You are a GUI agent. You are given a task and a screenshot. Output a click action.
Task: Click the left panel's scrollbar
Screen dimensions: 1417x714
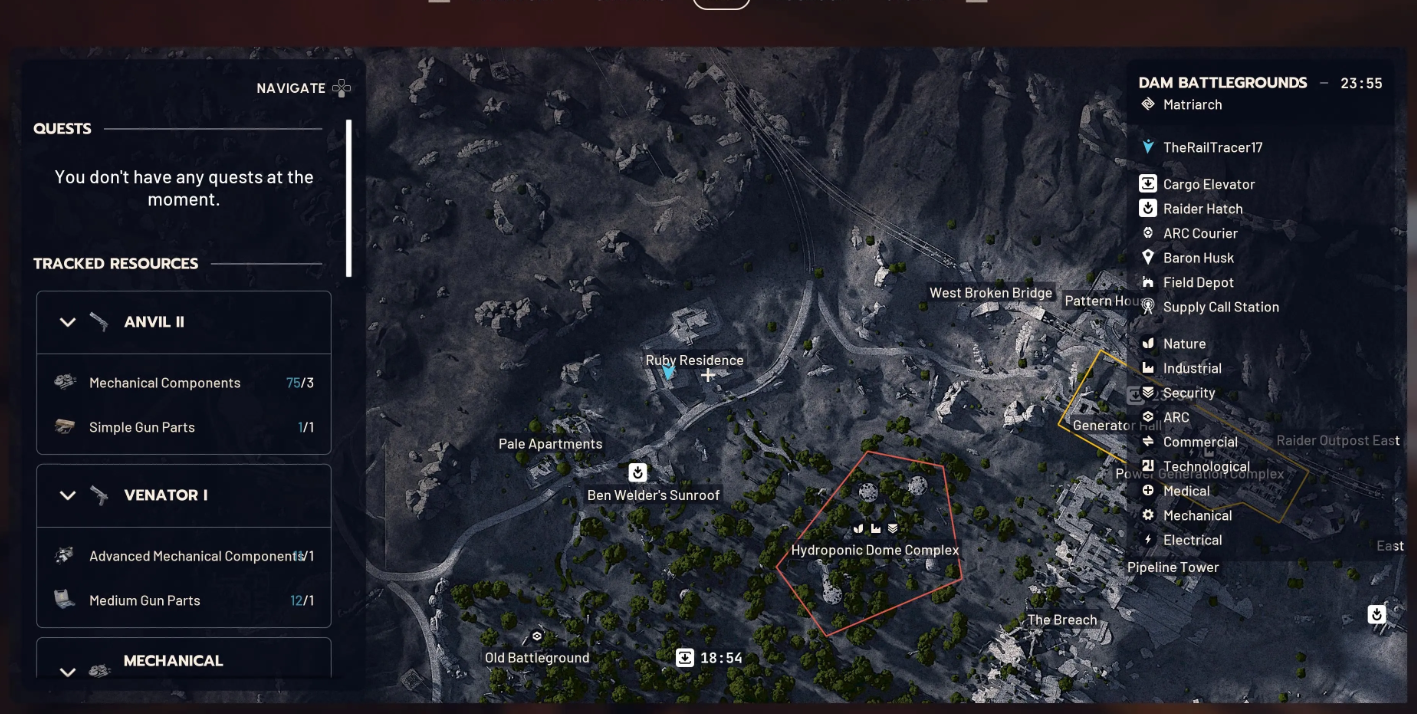[x=349, y=198]
